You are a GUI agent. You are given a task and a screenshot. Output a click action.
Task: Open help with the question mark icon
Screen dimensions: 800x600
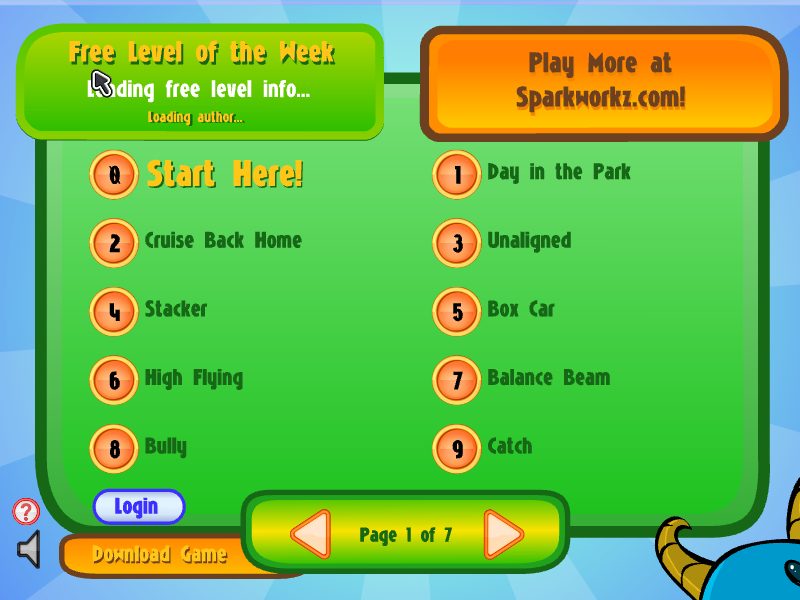(x=26, y=512)
